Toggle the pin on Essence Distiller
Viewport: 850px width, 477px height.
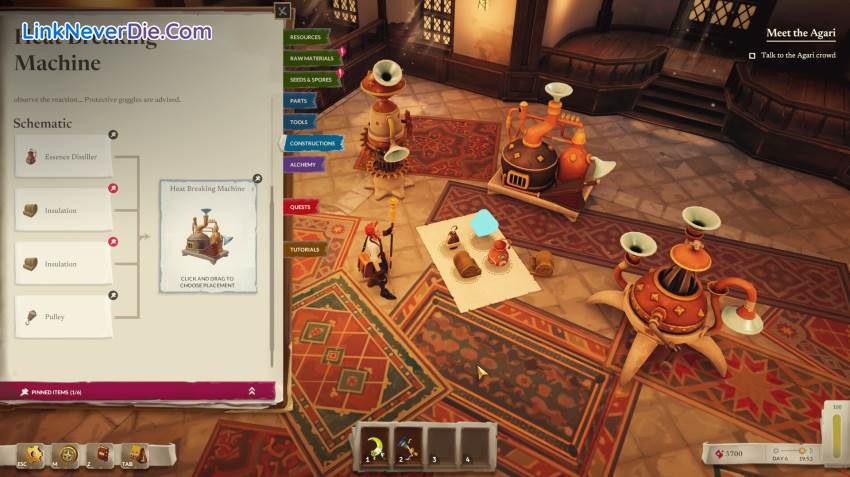(x=113, y=135)
